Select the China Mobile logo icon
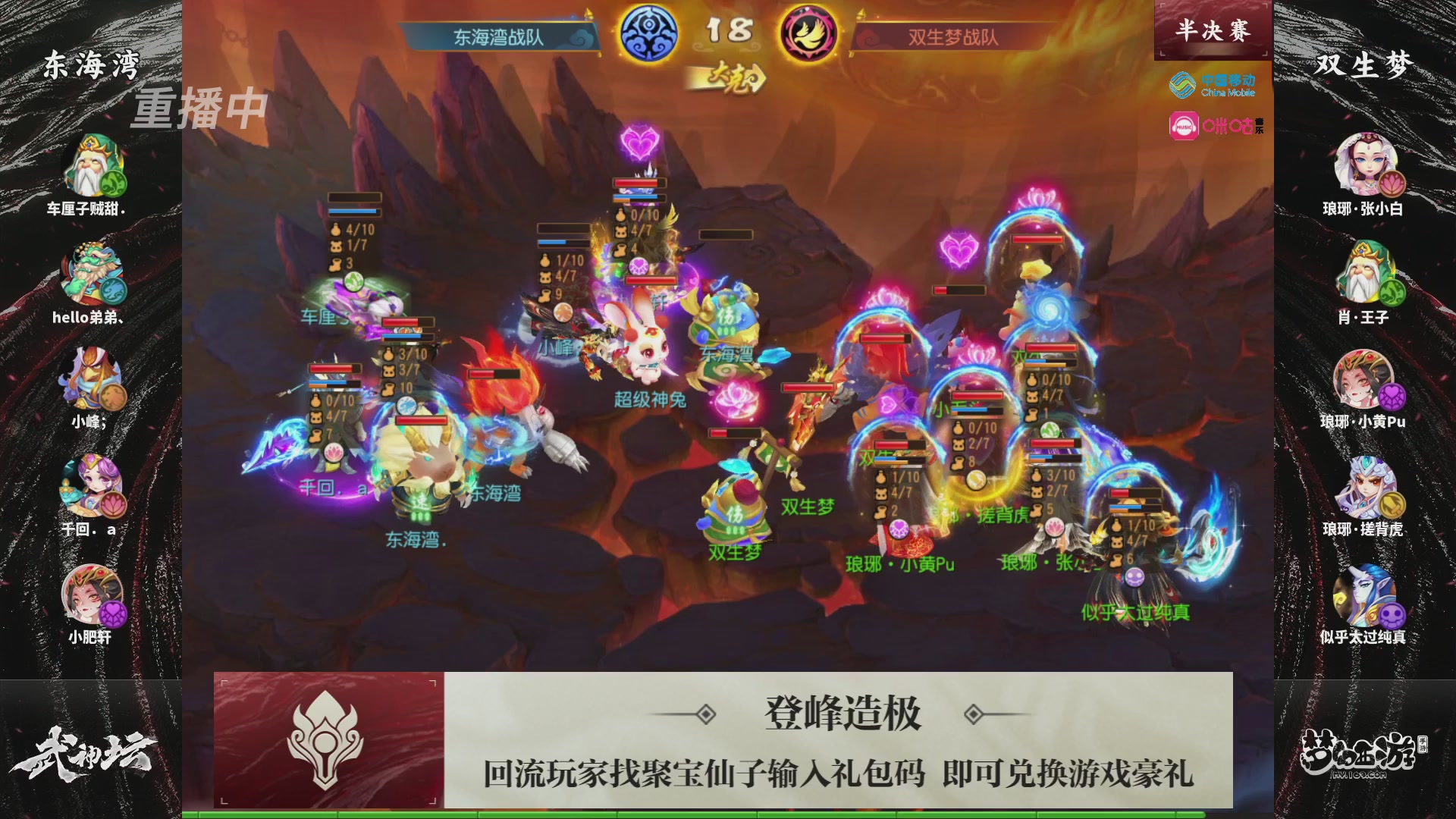The width and height of the screenshot is (1456, 819). tap(1213, 86)
